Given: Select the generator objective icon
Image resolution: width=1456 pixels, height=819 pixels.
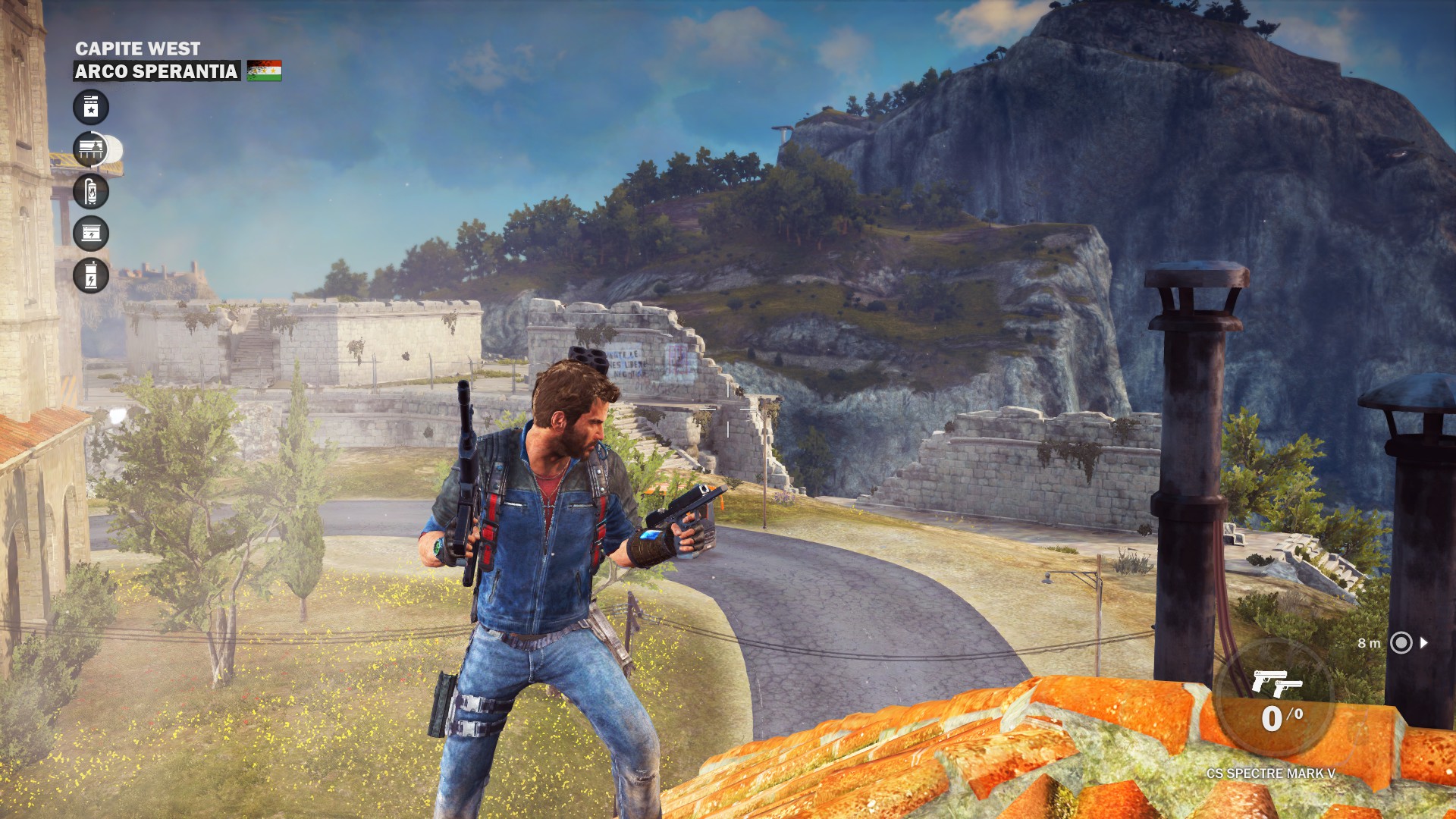Looking at the screenshot, I should (x=91, y=234).
